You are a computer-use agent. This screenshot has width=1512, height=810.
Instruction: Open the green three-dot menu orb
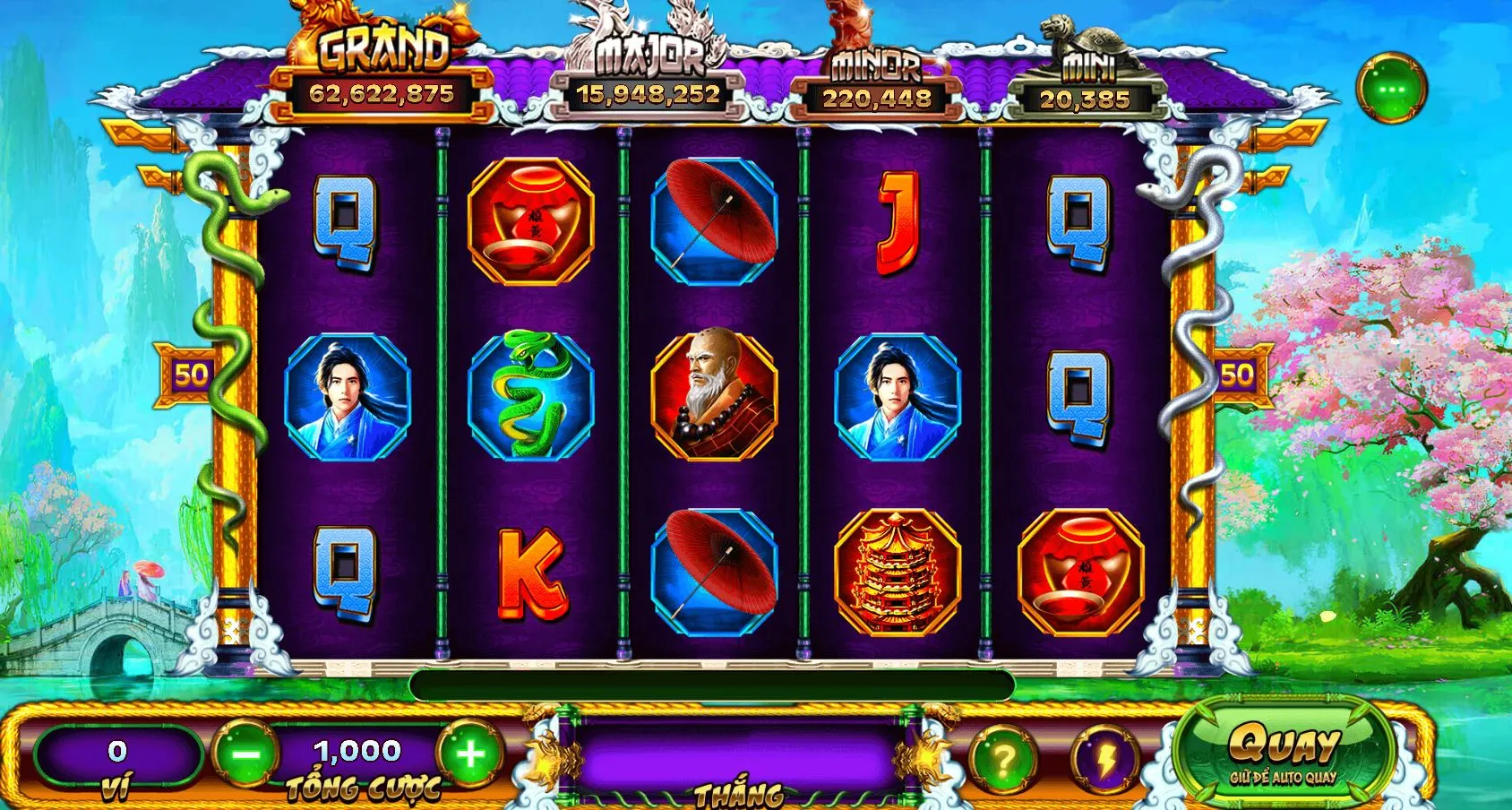(x=1391, y=90)
